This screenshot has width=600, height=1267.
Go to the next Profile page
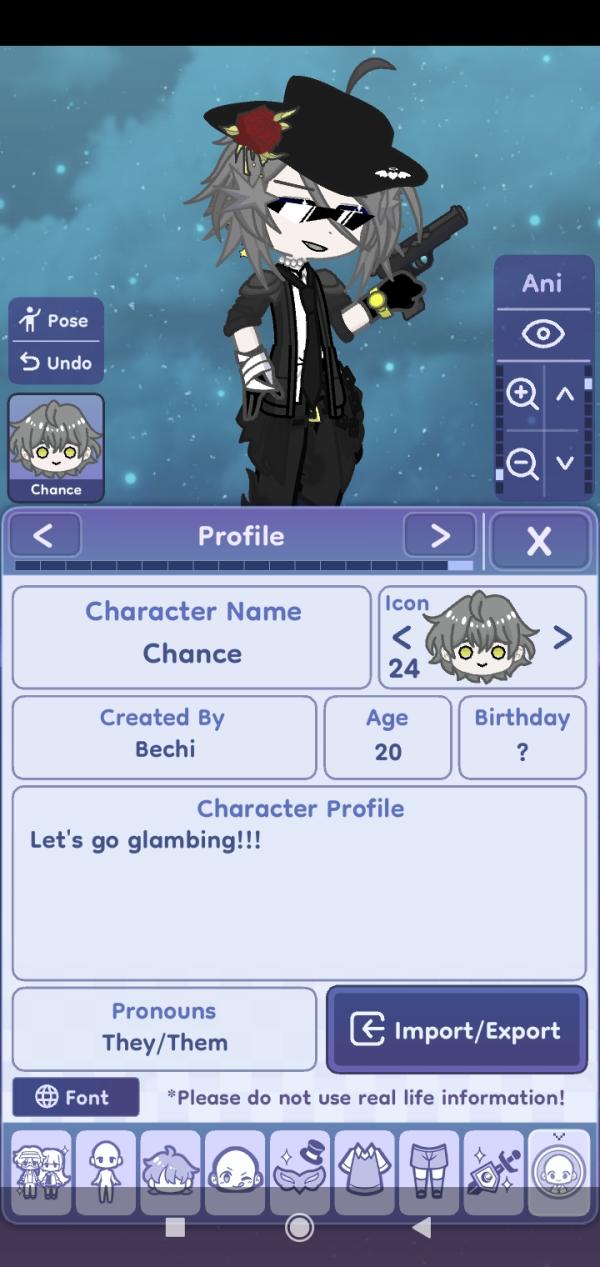coord(440,536)
